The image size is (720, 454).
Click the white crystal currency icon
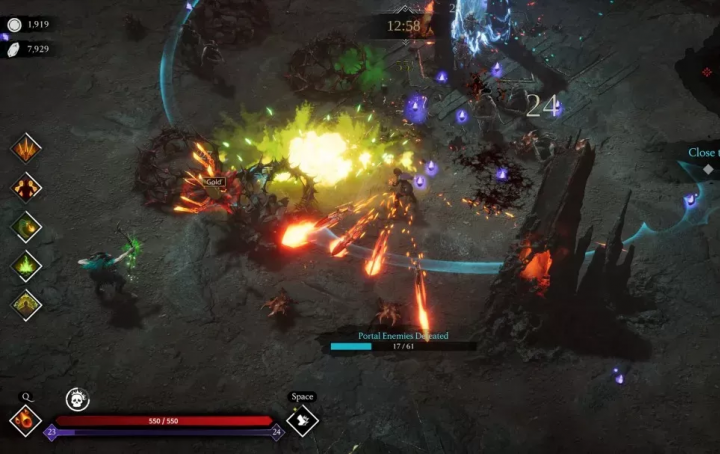[x=14, y=49]
